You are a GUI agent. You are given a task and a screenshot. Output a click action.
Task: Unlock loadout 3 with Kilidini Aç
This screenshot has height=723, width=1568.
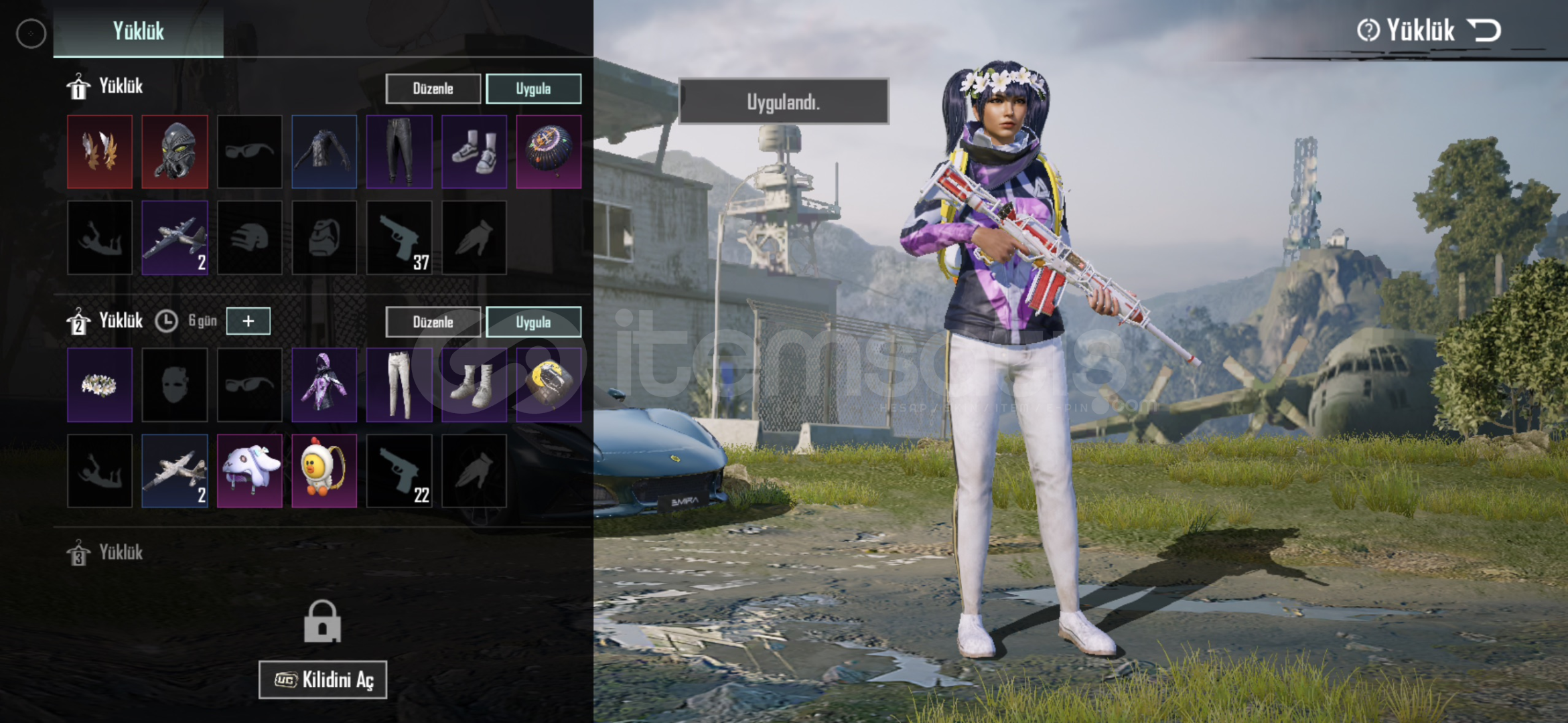[323, 679]
